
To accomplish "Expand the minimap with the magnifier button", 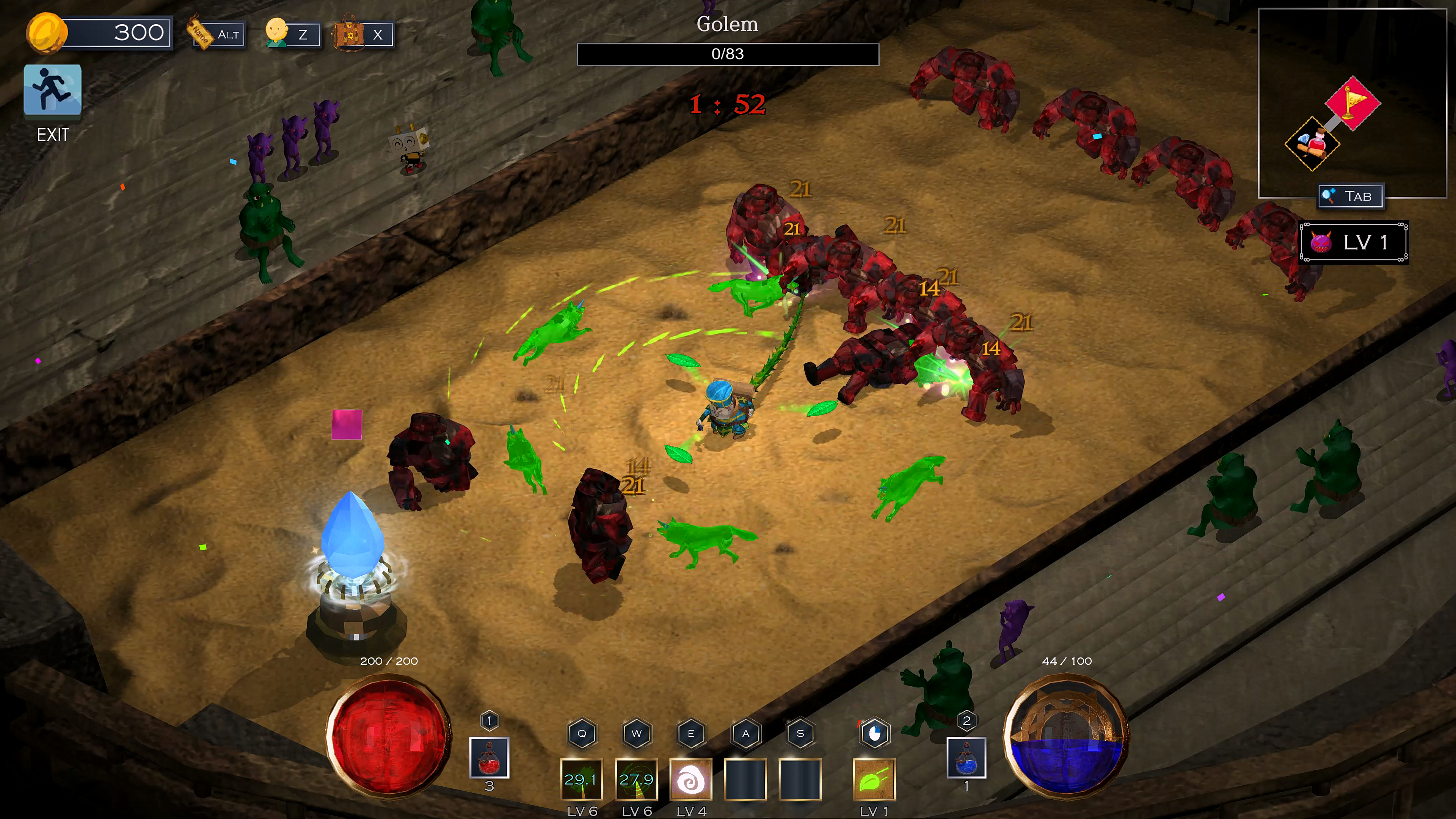I will pyautogui.click(x=1350, y=196).
